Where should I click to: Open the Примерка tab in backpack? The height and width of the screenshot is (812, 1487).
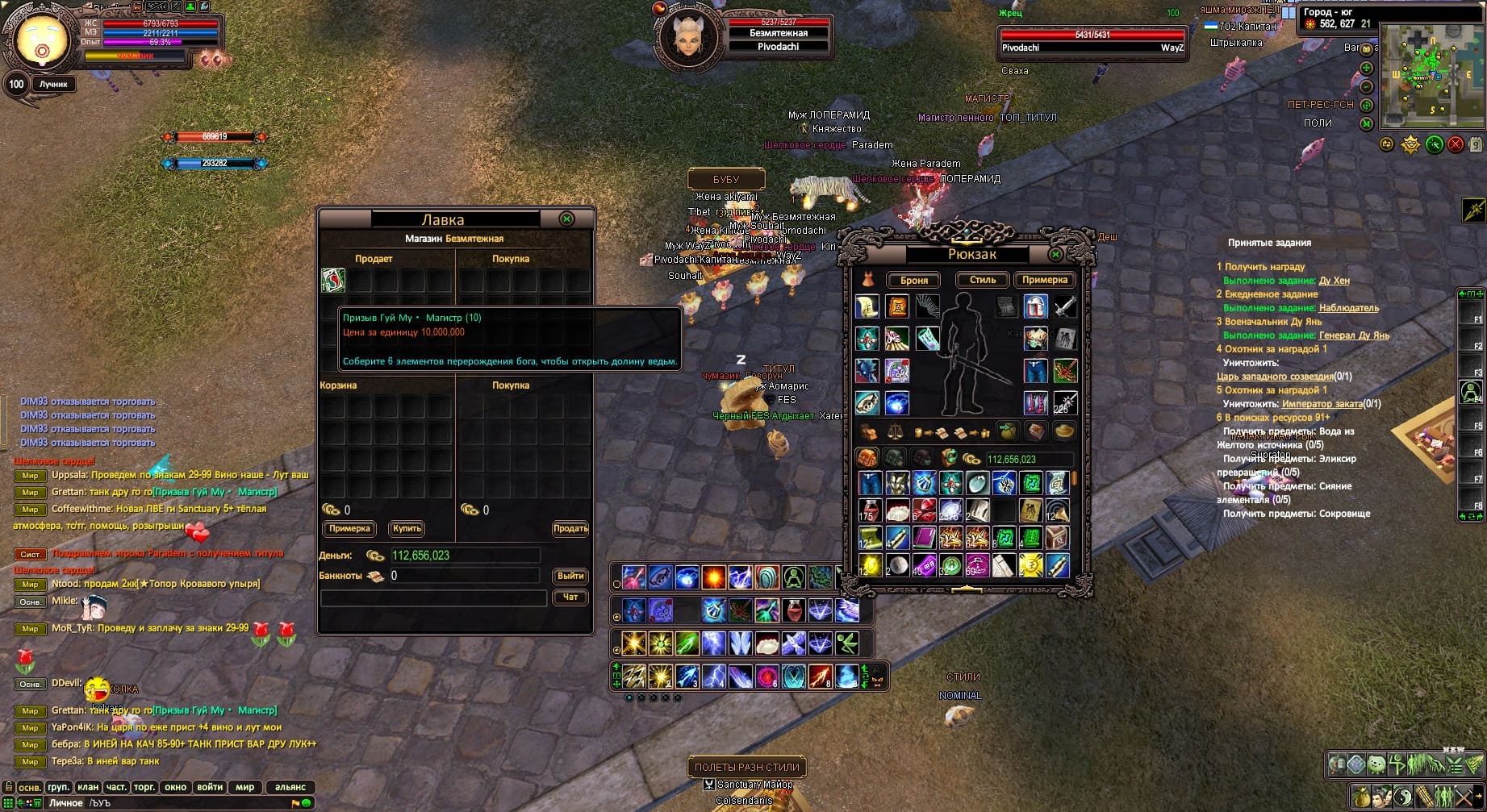coord(1045,280)
